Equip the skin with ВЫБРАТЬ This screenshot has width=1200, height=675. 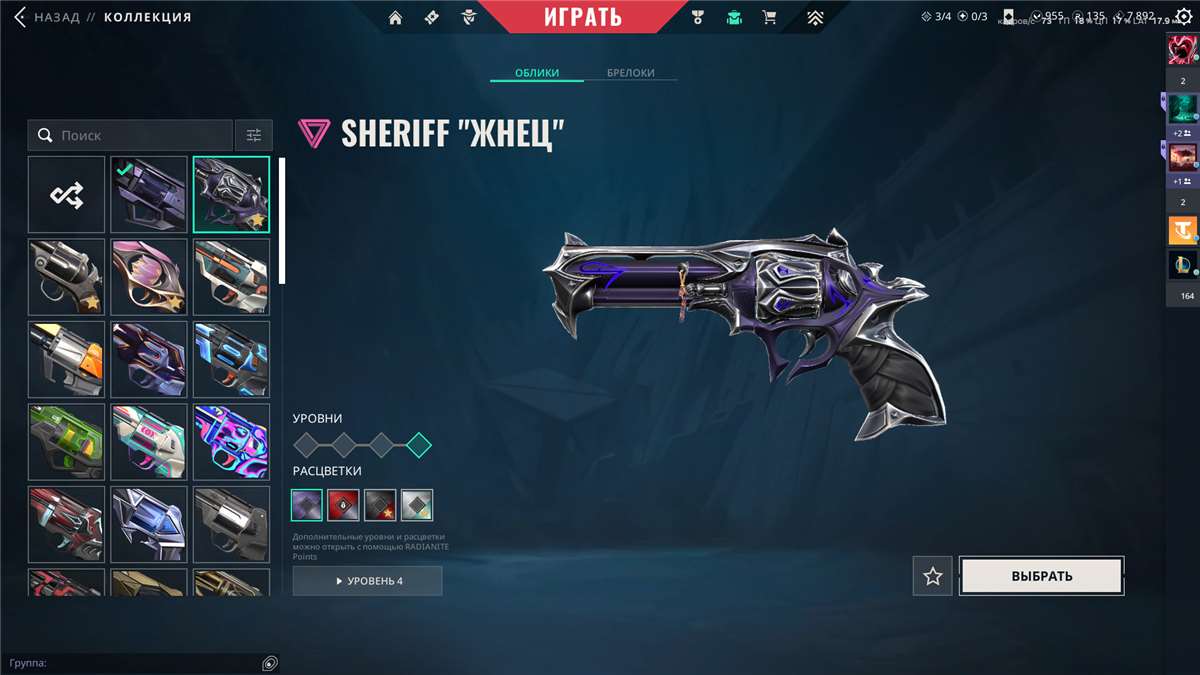1041,576
